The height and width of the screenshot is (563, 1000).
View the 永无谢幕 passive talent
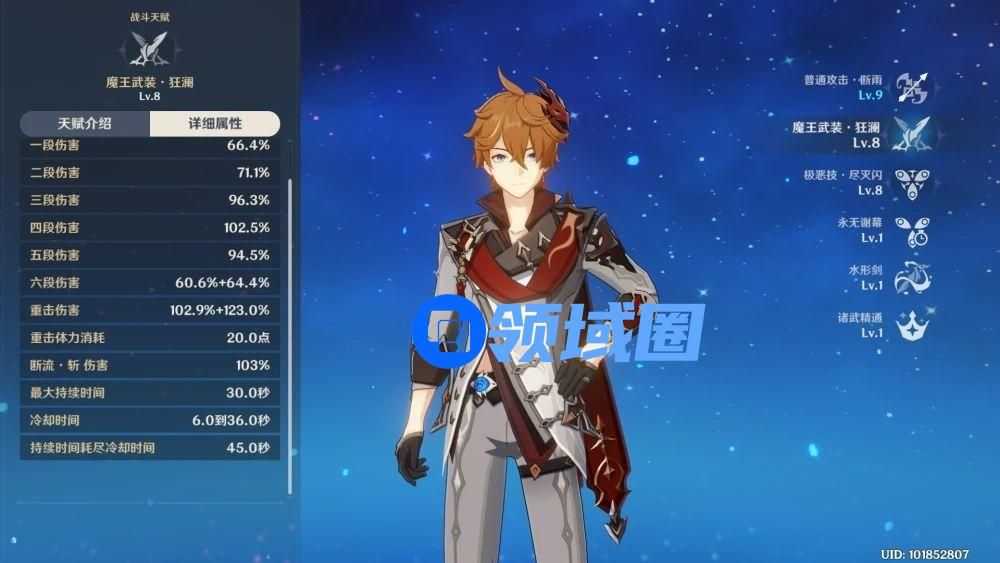(911, 230)
